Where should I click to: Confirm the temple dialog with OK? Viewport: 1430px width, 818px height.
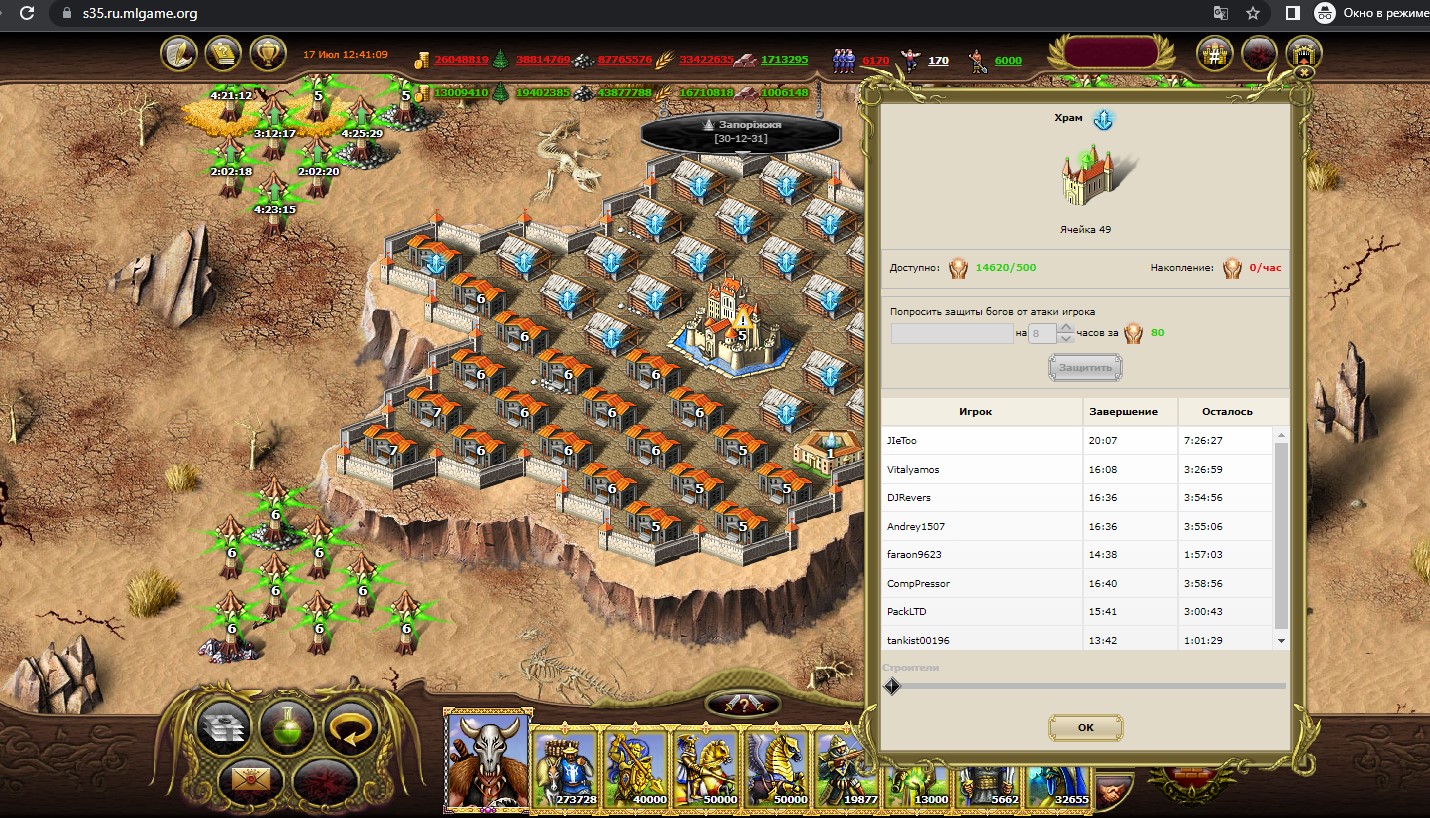(1085, 727)
